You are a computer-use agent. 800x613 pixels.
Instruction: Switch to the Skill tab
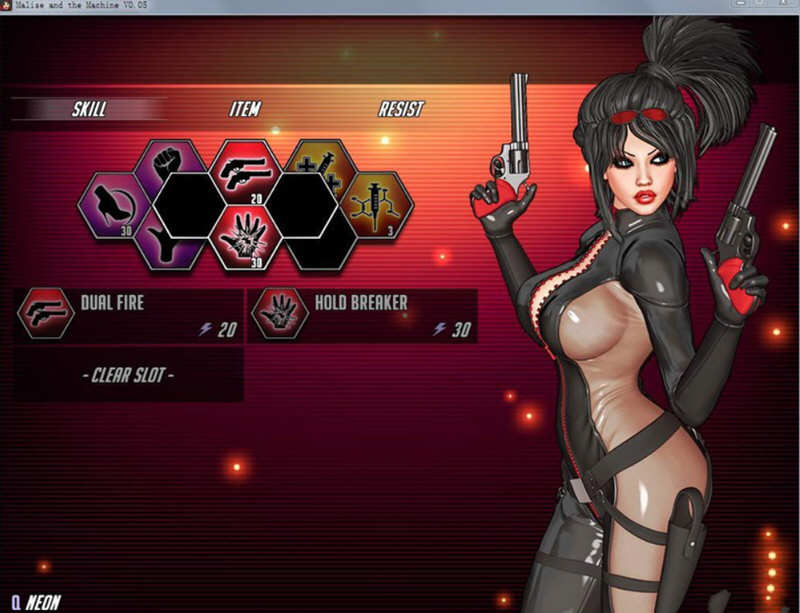pyautogui.click(x=89, y=109)
